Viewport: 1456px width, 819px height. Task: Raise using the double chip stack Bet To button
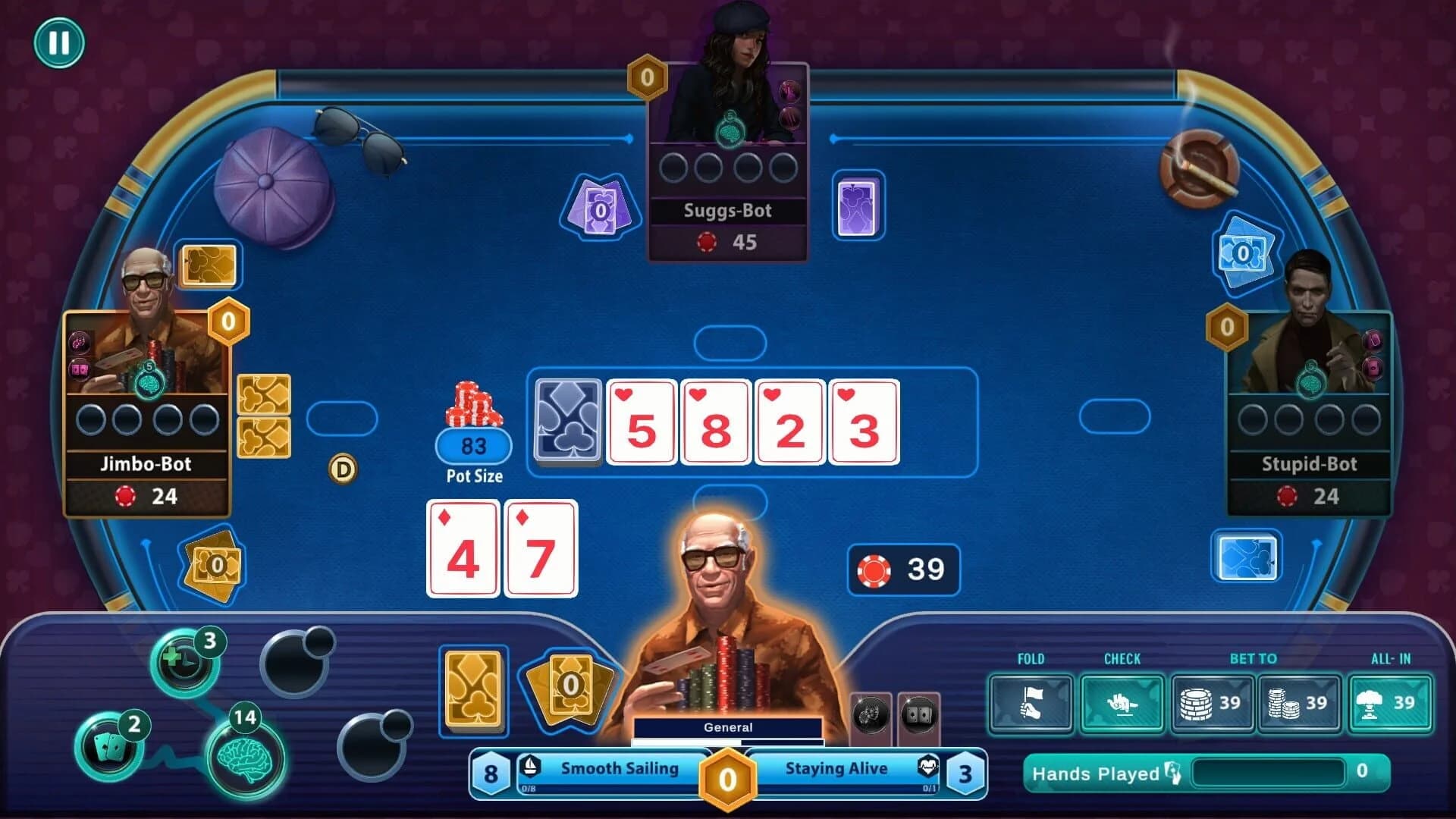1299,704
